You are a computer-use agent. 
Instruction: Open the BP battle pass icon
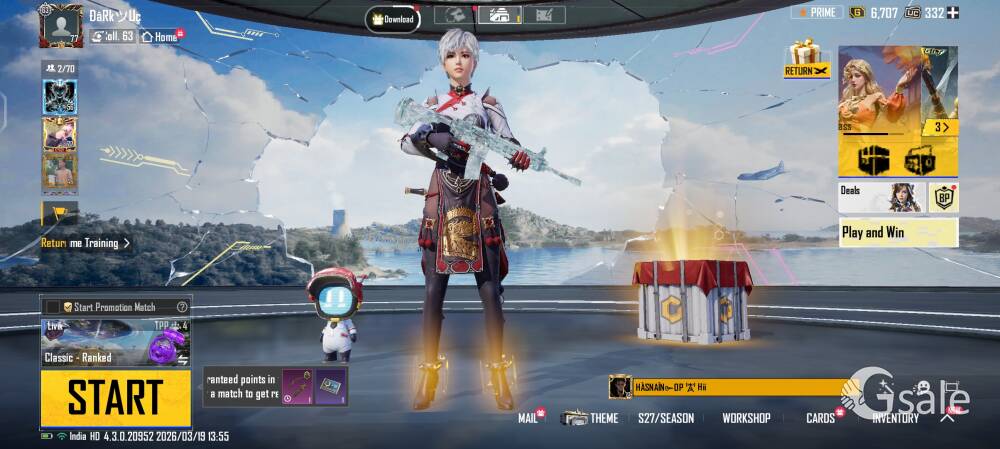[943, 197]
